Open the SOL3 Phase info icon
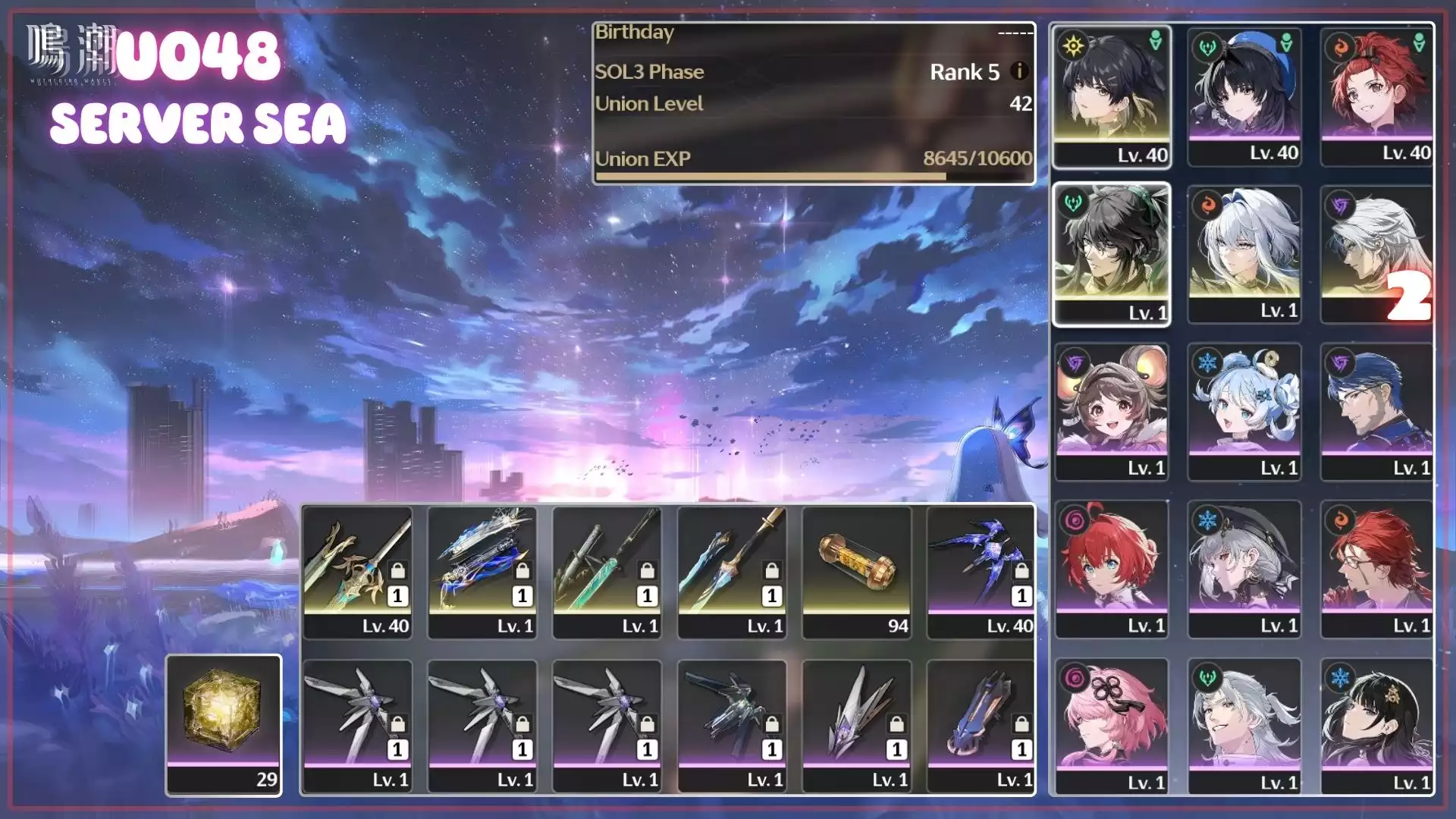 (x=1020, y=71)
